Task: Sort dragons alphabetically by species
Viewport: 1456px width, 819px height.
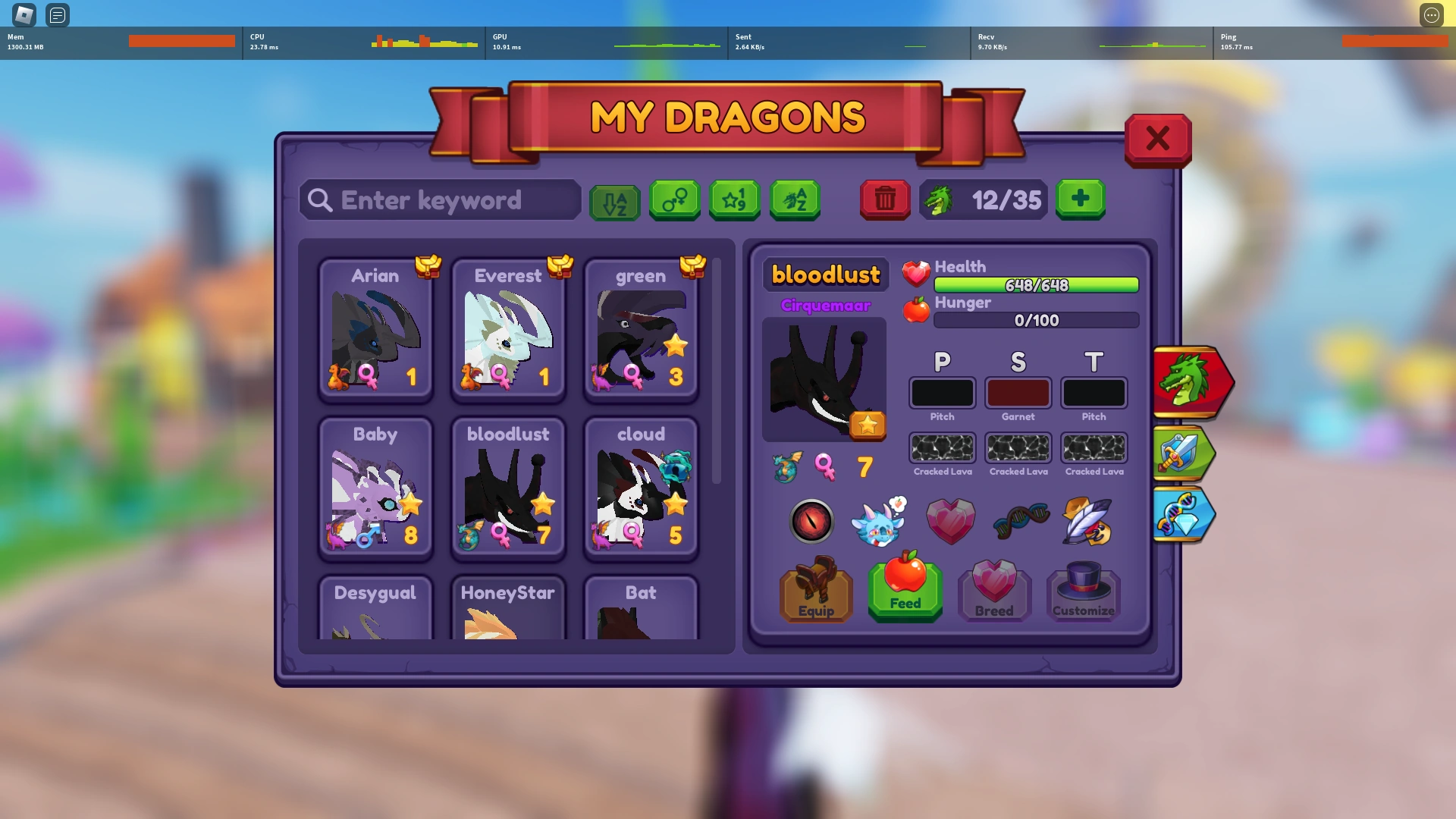Action: click(x=795, y=199)
